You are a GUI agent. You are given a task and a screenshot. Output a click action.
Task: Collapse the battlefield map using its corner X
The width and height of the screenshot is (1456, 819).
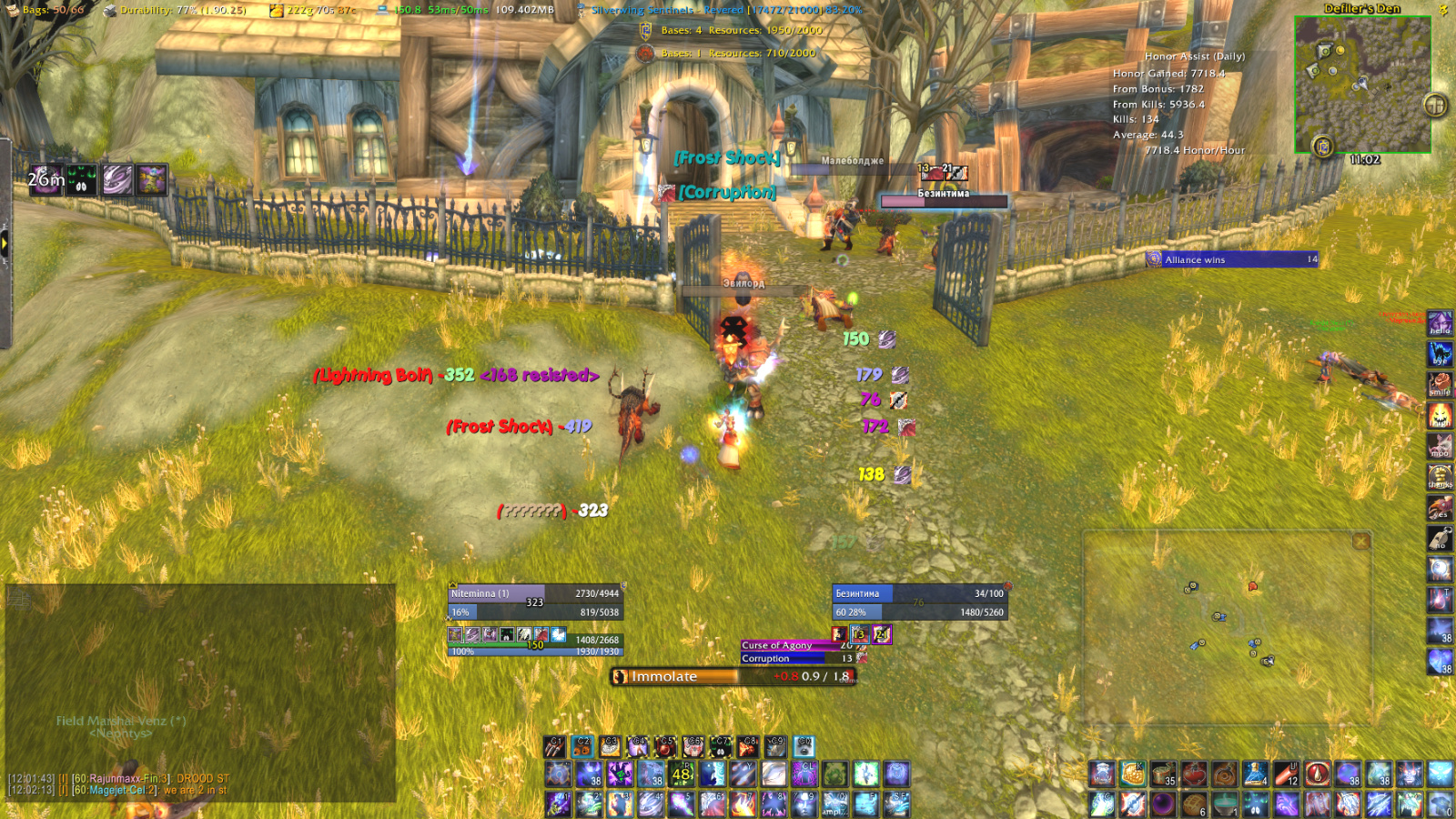click(1360, 541)
